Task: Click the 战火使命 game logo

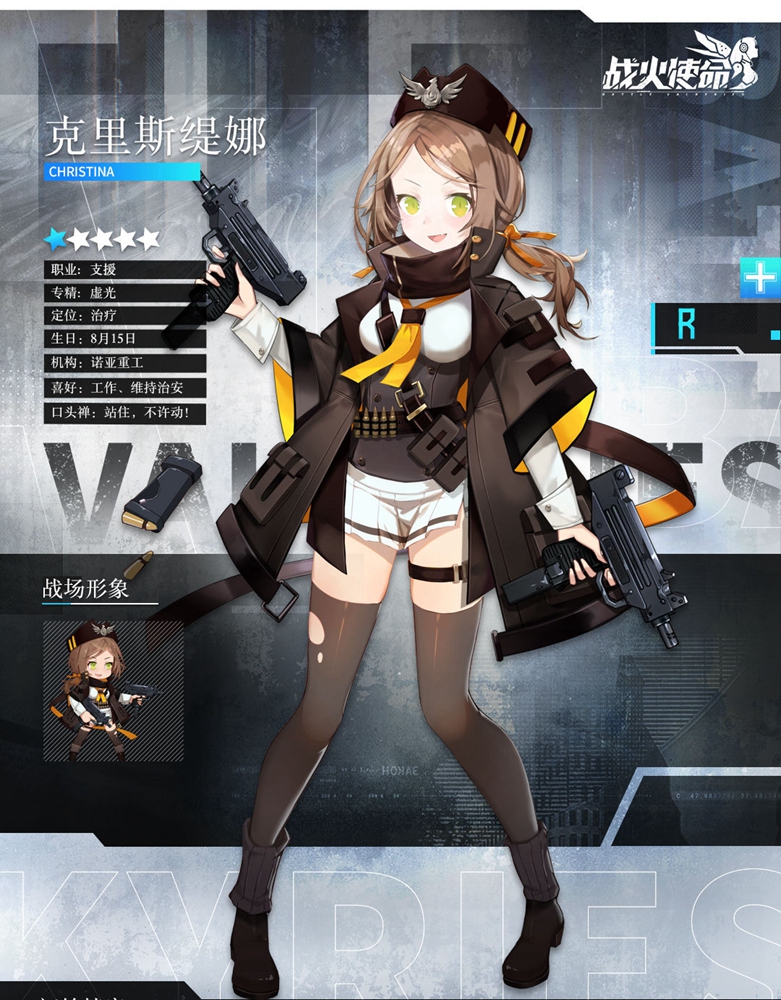Action: (x=672, y=67)
